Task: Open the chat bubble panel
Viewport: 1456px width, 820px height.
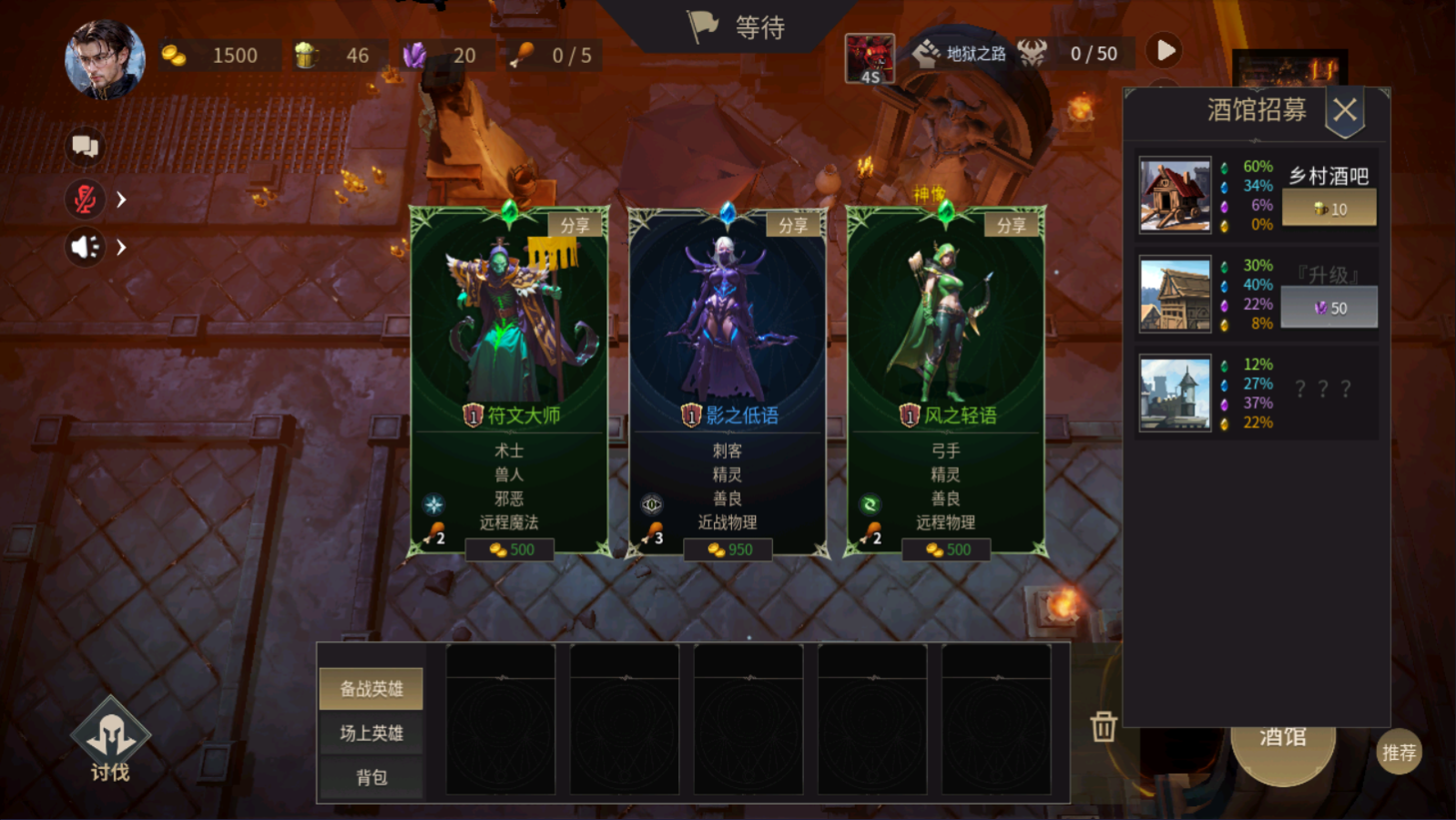Action: 85,146
